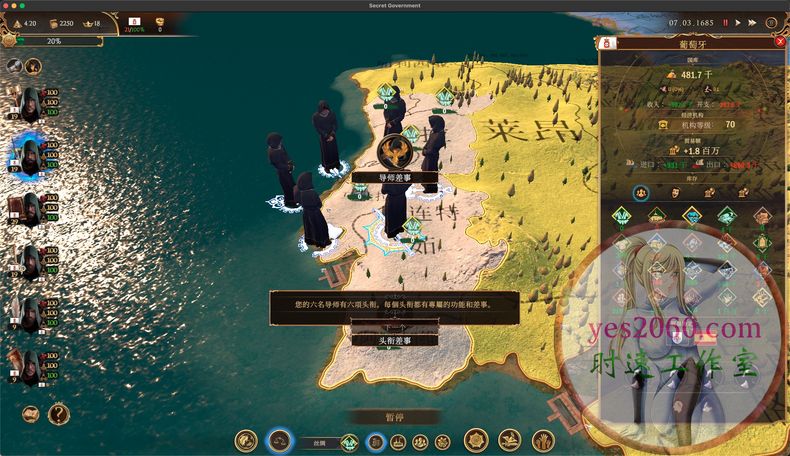Viewport: 790px width, 456px height.
Task: Open the map scroll icon beside help
Action: [x=31, y=413]
